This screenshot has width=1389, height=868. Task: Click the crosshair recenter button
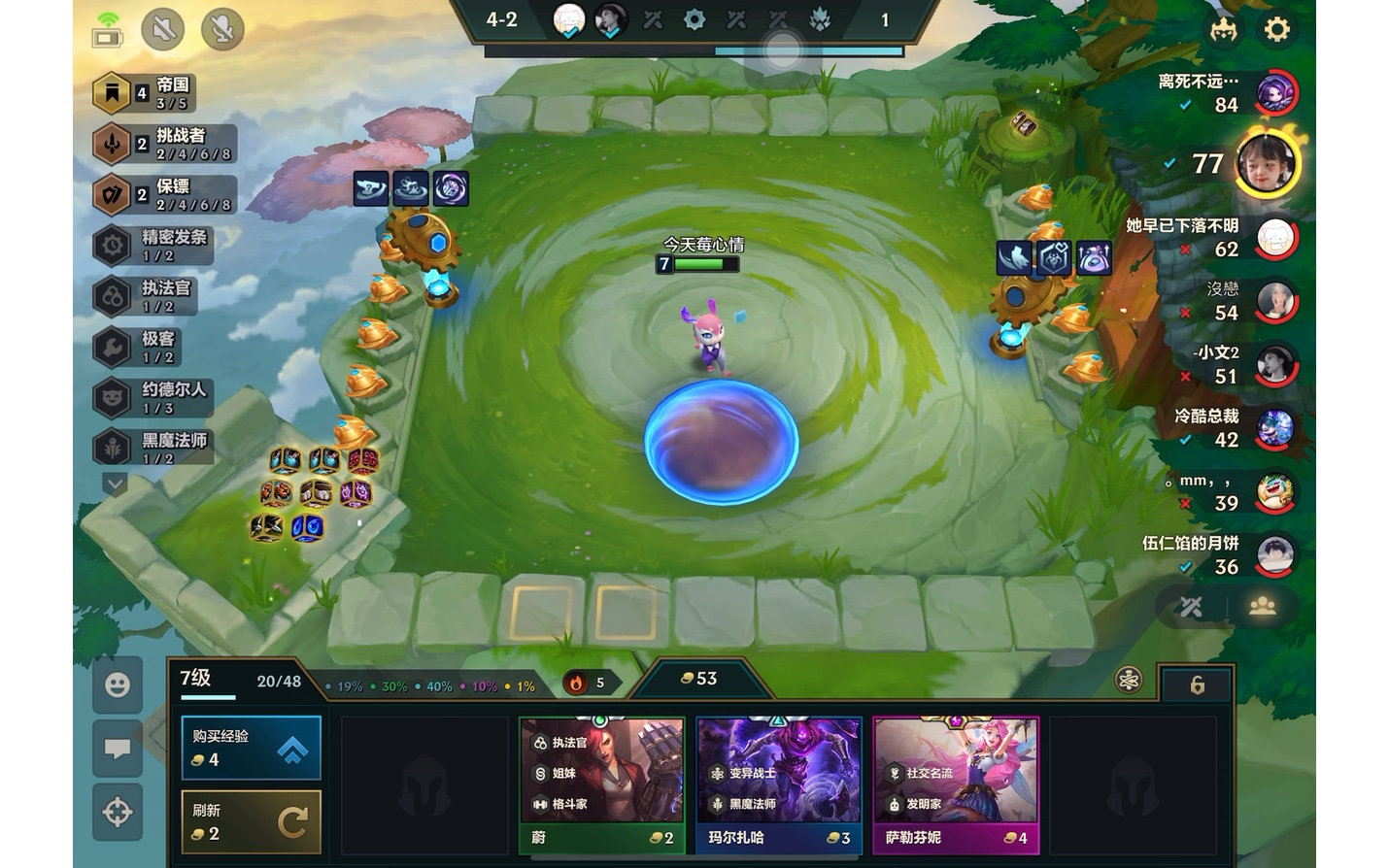(118, 812)
